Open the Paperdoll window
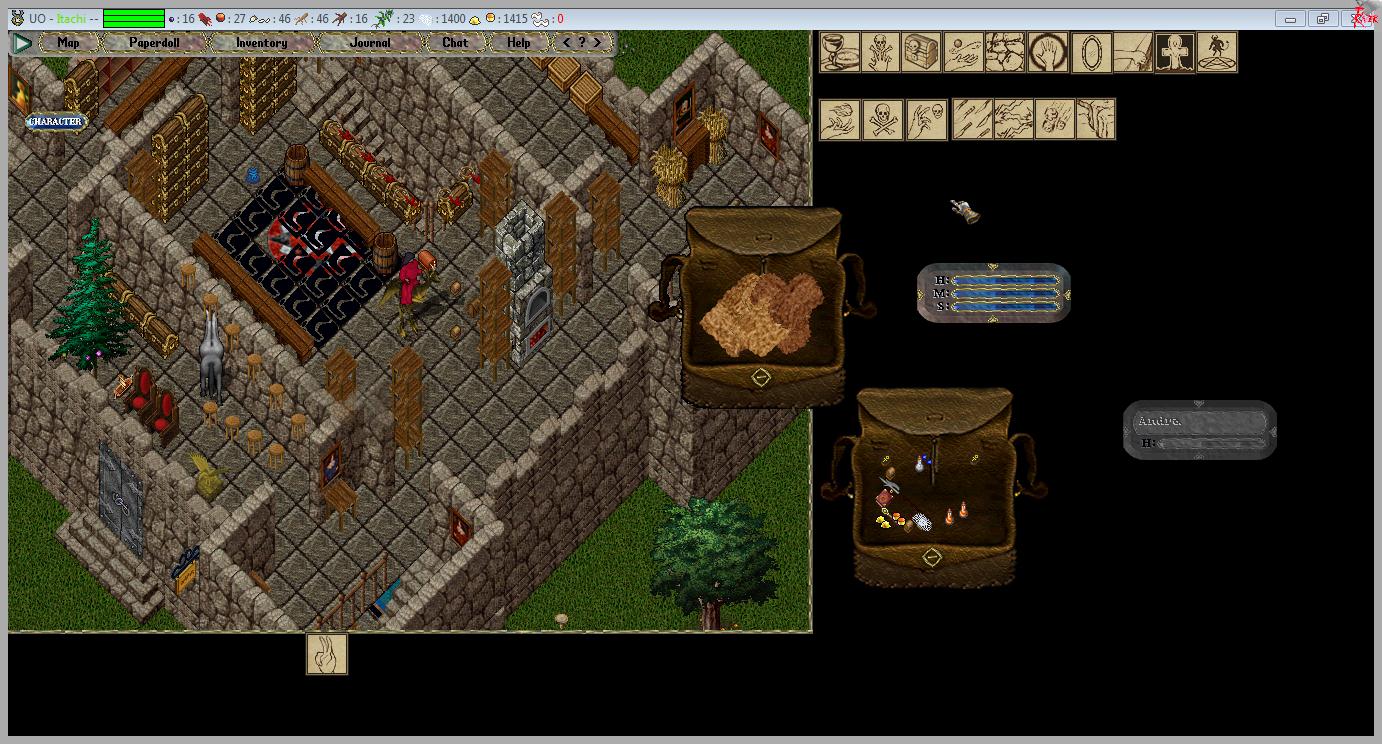Image resolution: width=1382 pixels, height=744 pixels. click(x=154, y=43)
